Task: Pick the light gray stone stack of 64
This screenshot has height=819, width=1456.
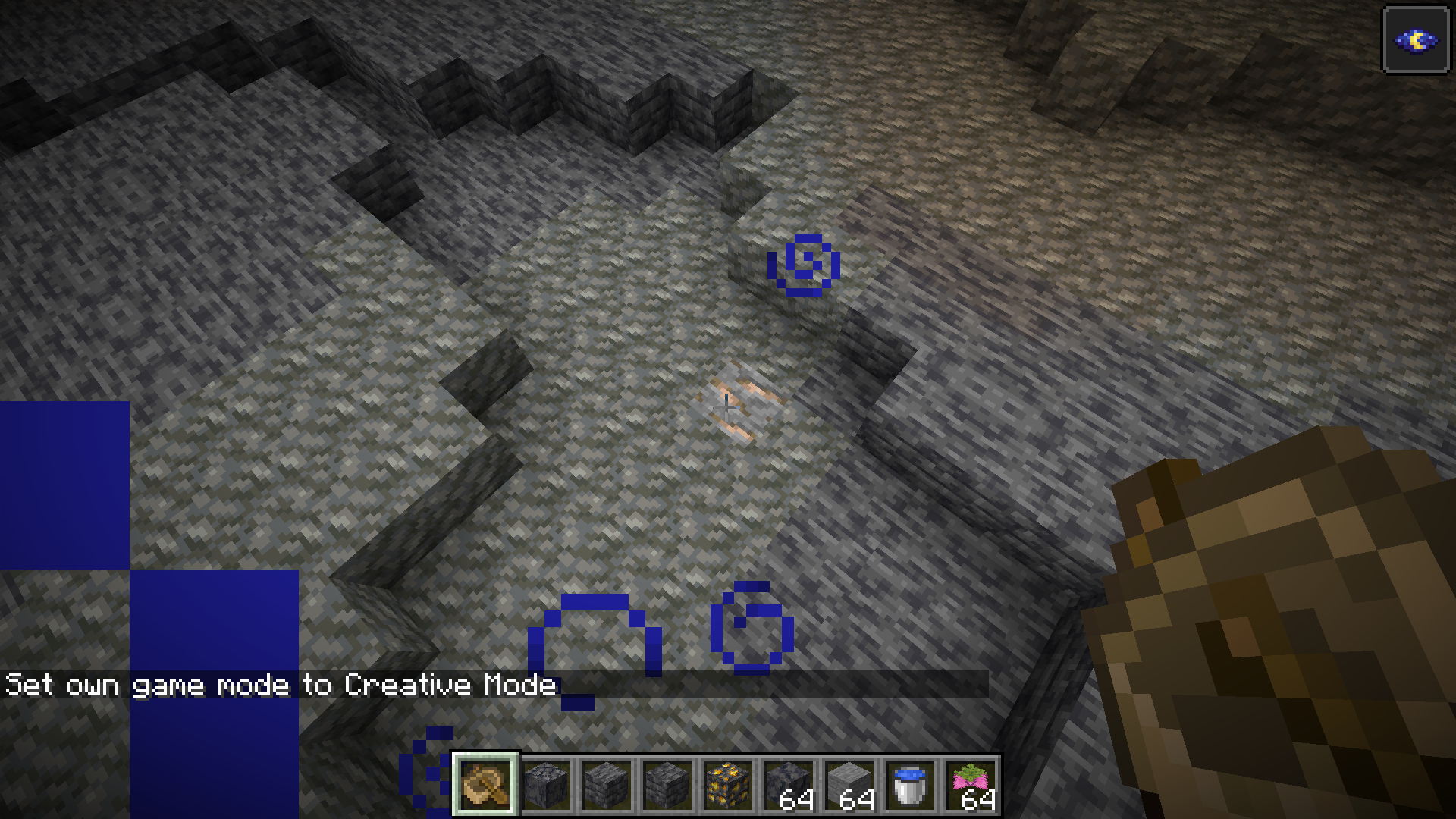Action: pyautogui.click(x=849, y=785)
